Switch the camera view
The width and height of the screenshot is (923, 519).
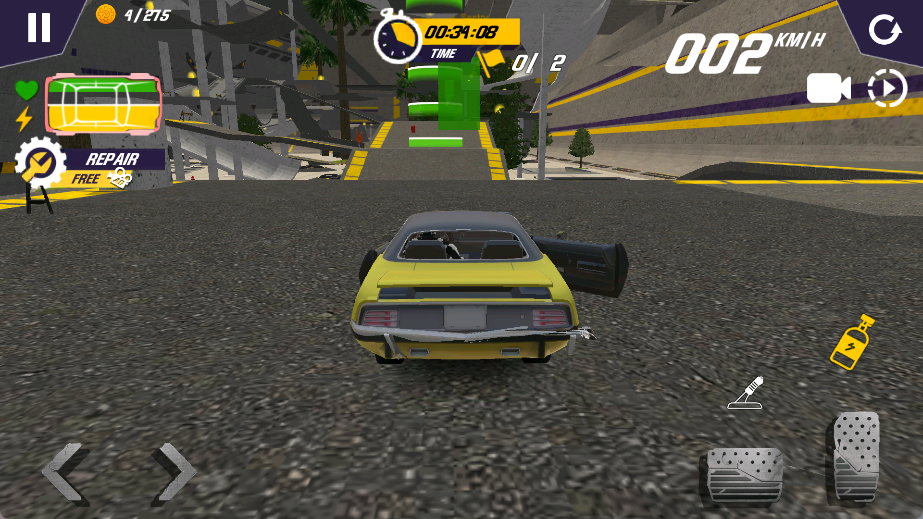click(x=828, y=89)
